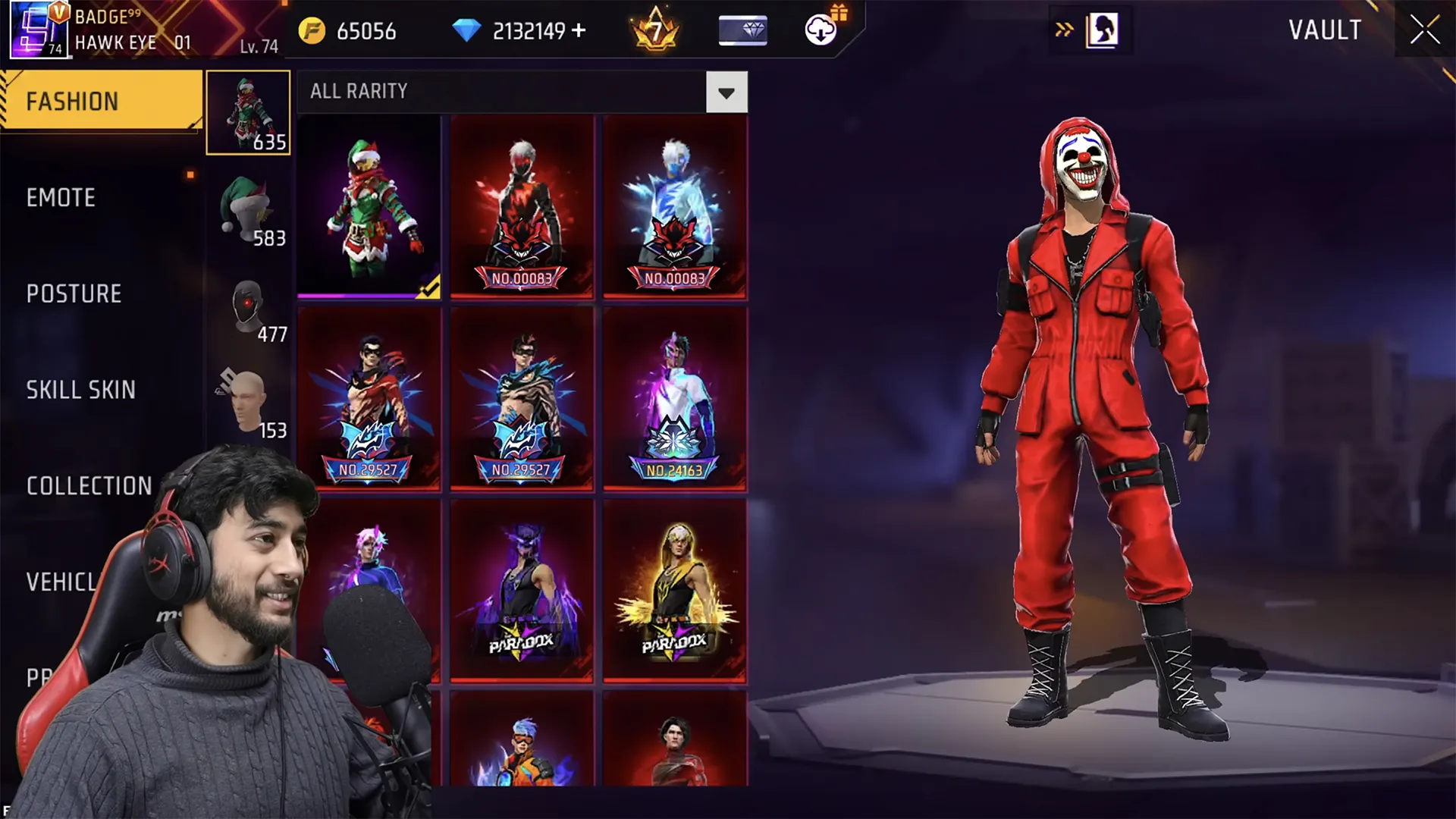Open the Skill Skin tab

[80, 390]
